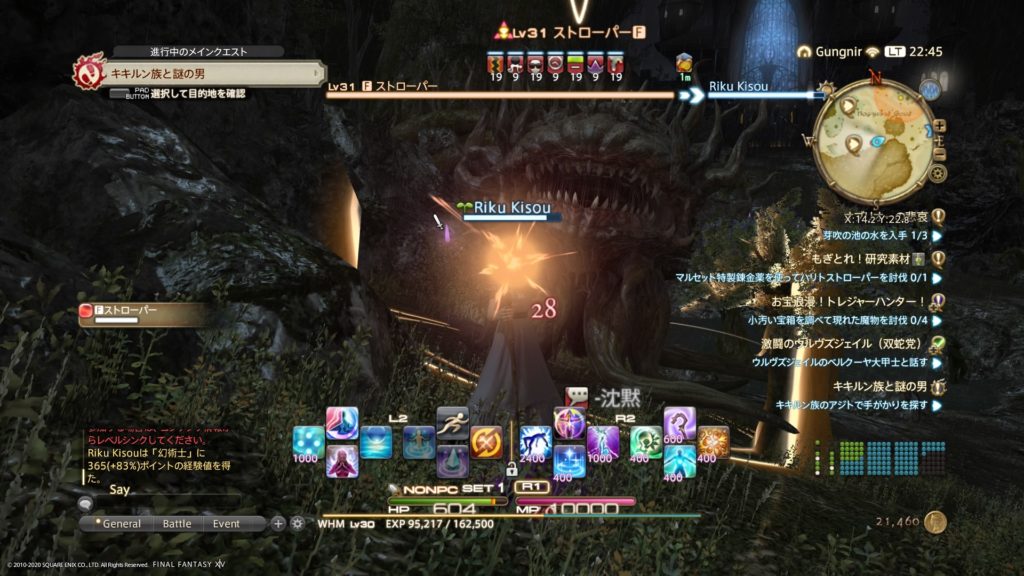The width and height of the screenshot is (1024, 576).
Task: Toggle the hotbar padlock icon
Action: (x=512, y=468)
